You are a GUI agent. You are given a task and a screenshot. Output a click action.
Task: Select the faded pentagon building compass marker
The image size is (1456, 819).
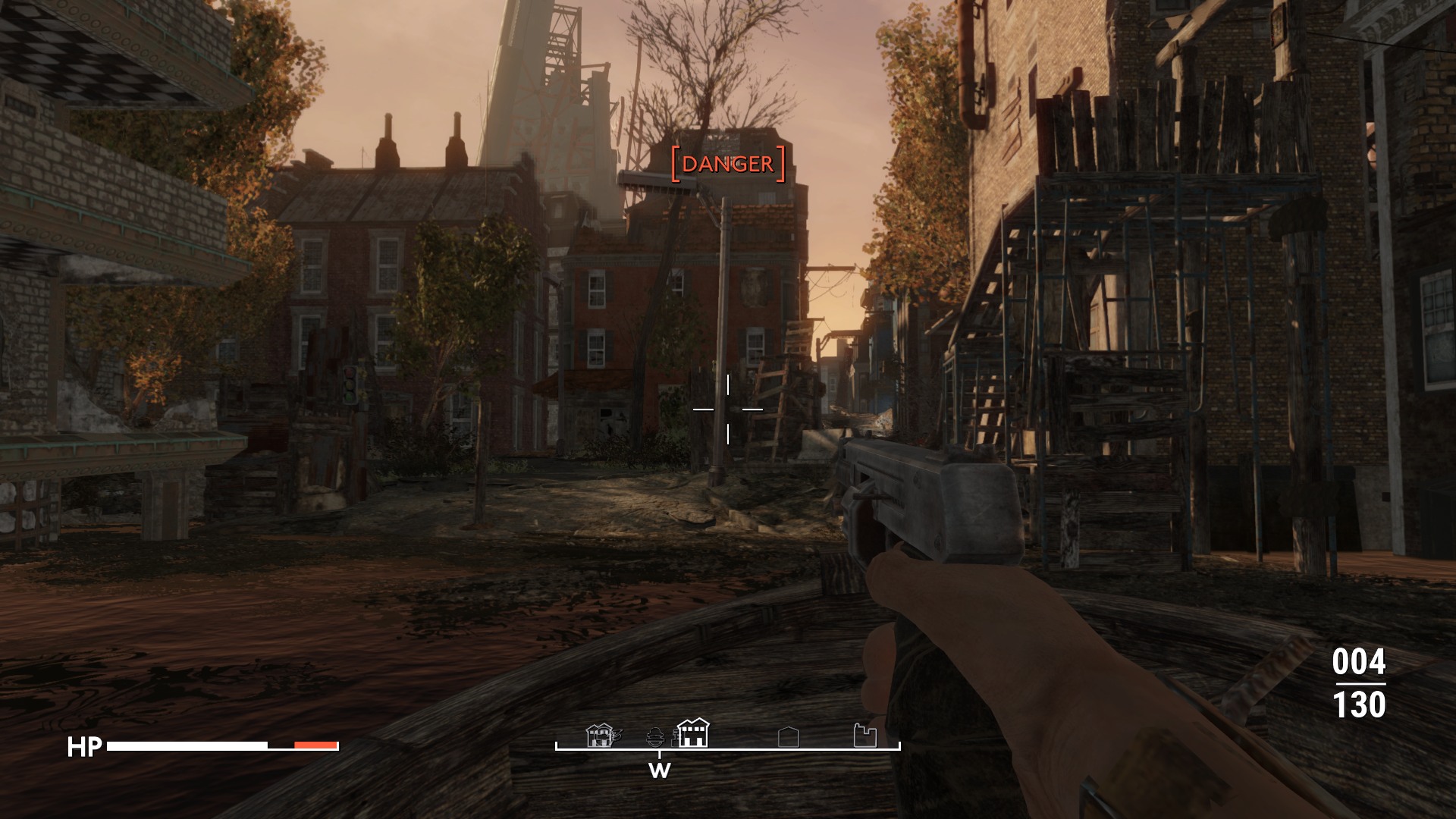[x=789, y=736]
